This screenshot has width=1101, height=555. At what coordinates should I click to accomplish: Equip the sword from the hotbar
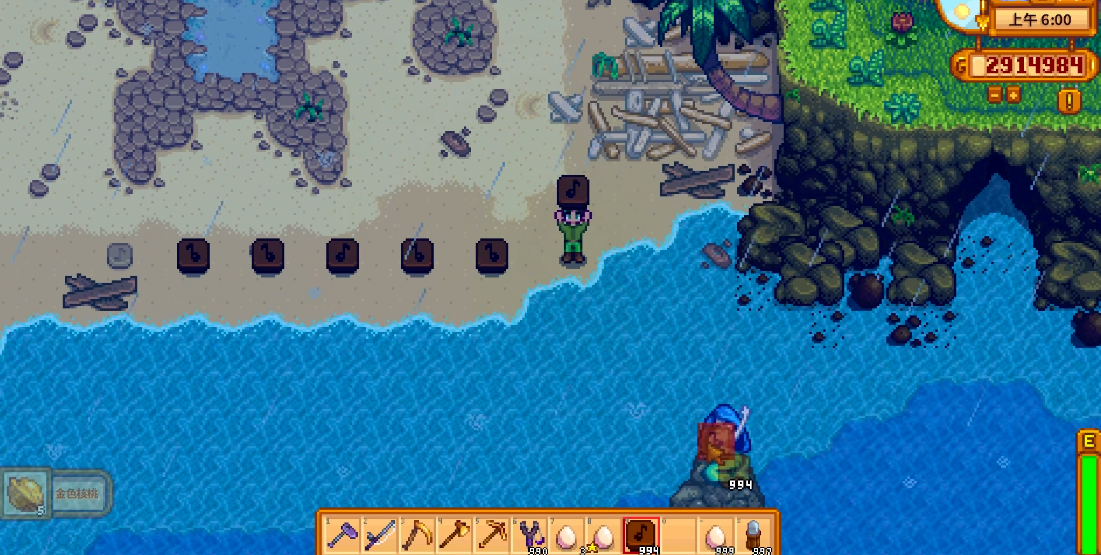378,533
